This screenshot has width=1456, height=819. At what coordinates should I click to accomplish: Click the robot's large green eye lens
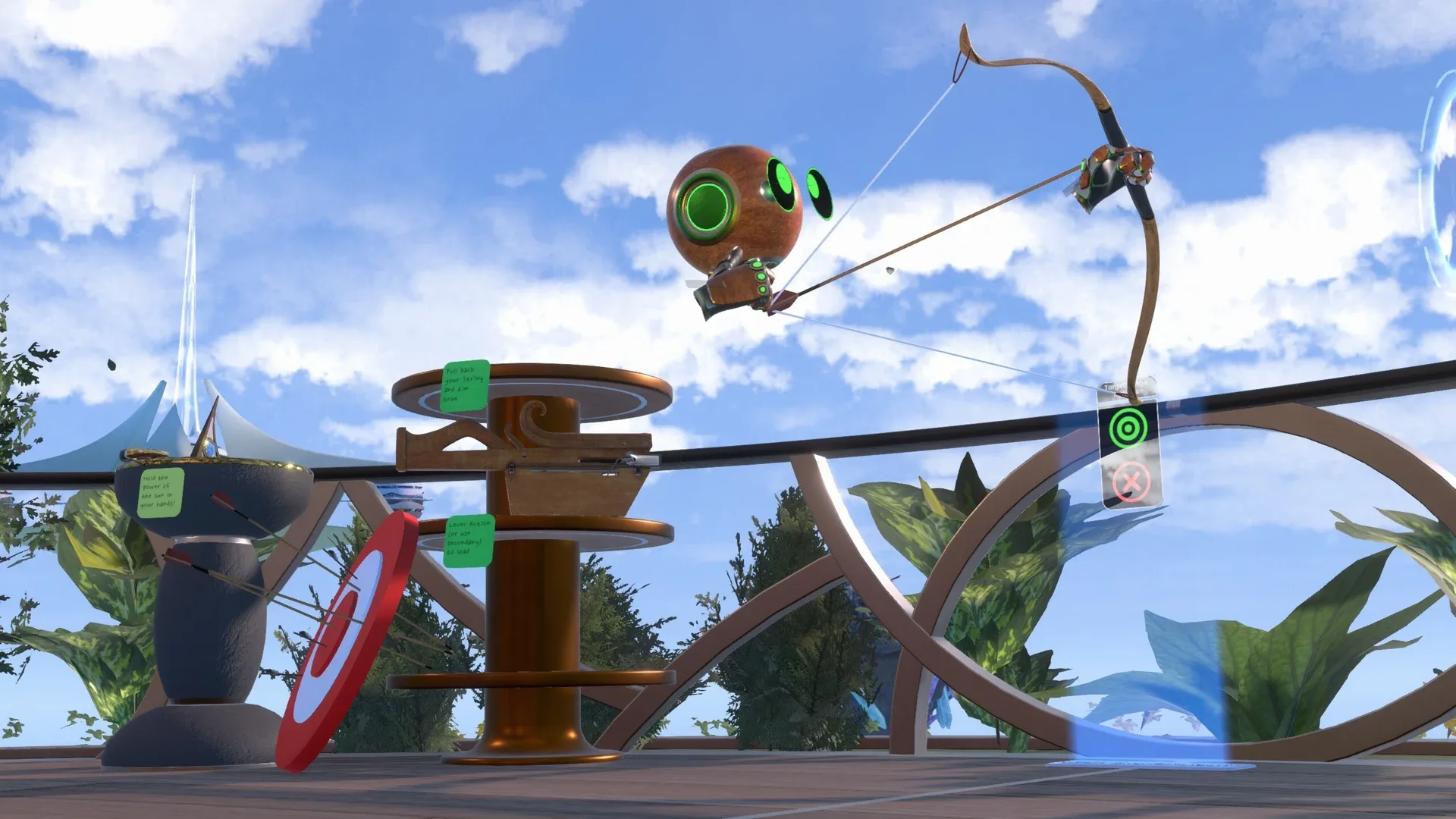click(x=708, y=206)
